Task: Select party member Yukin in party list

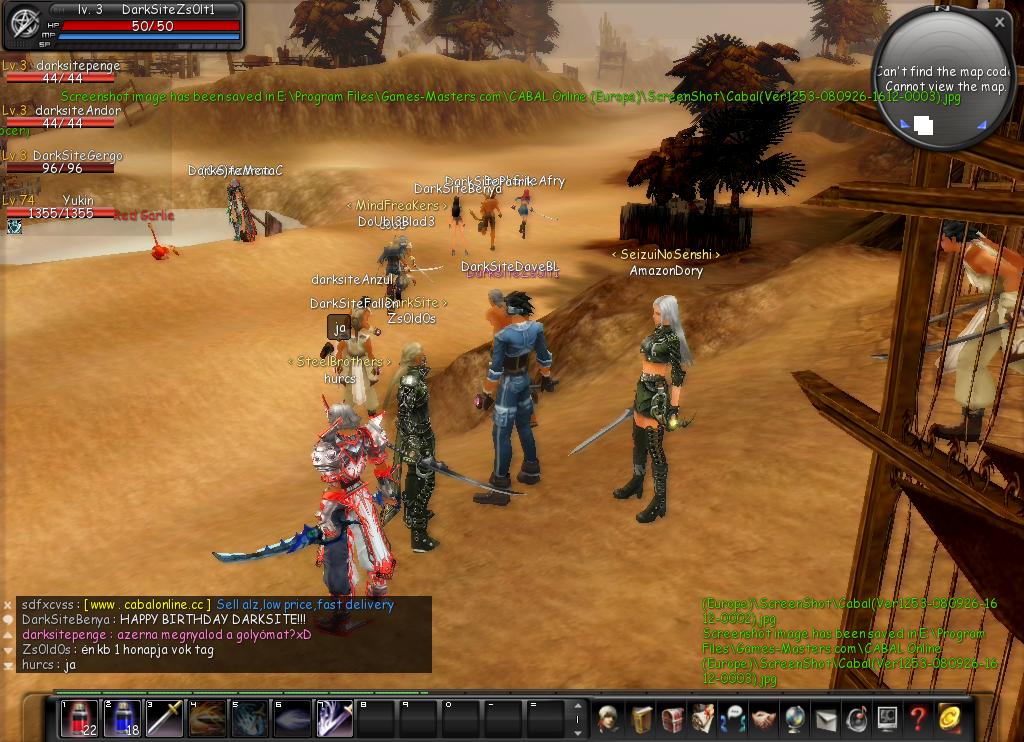Action: pyautogui.click(x=77, y=207)
